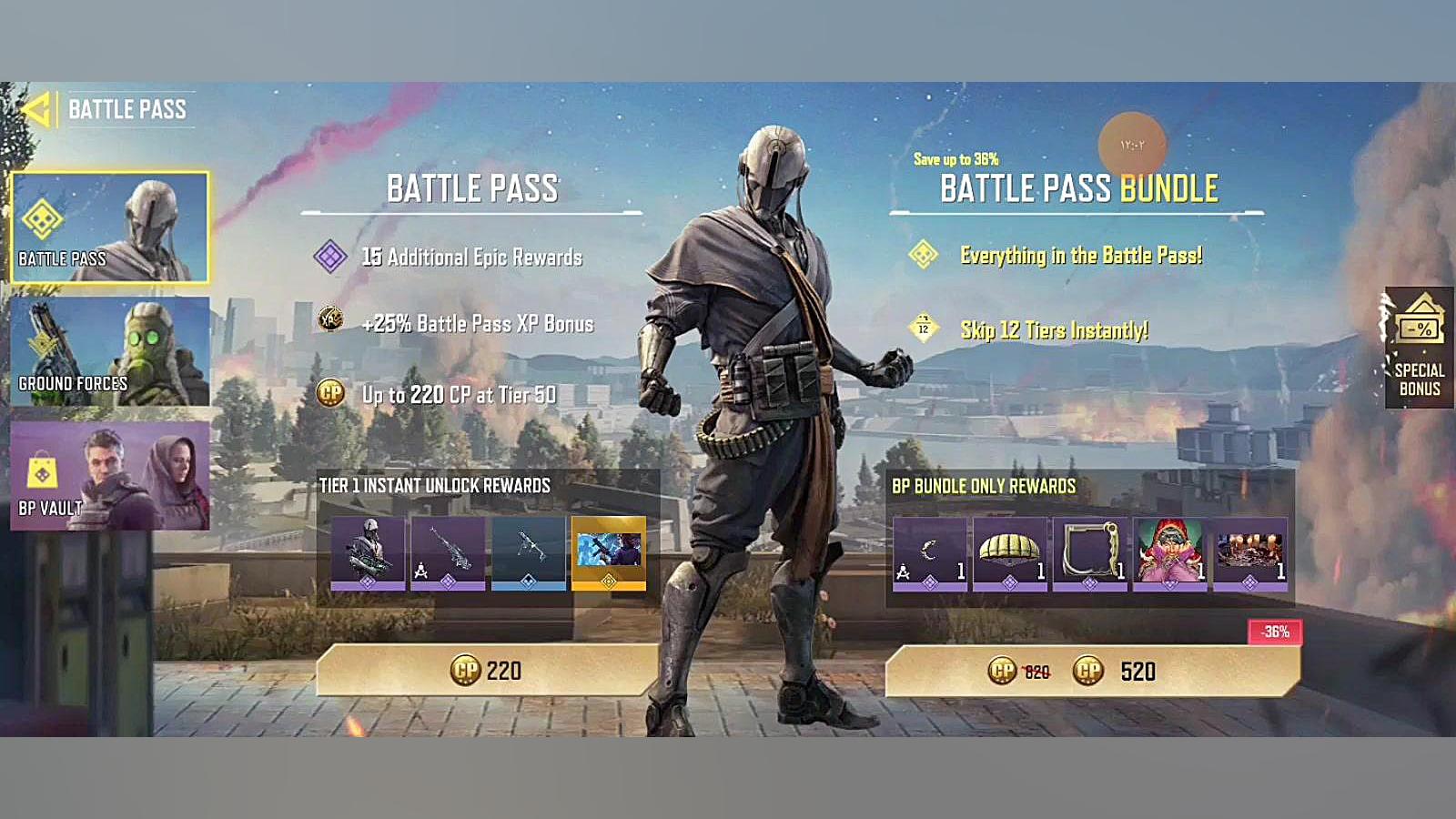Buy the Battle Pass for 220 CP
The height and width of the screenshot is (819, 1456).
coord(487,671)
